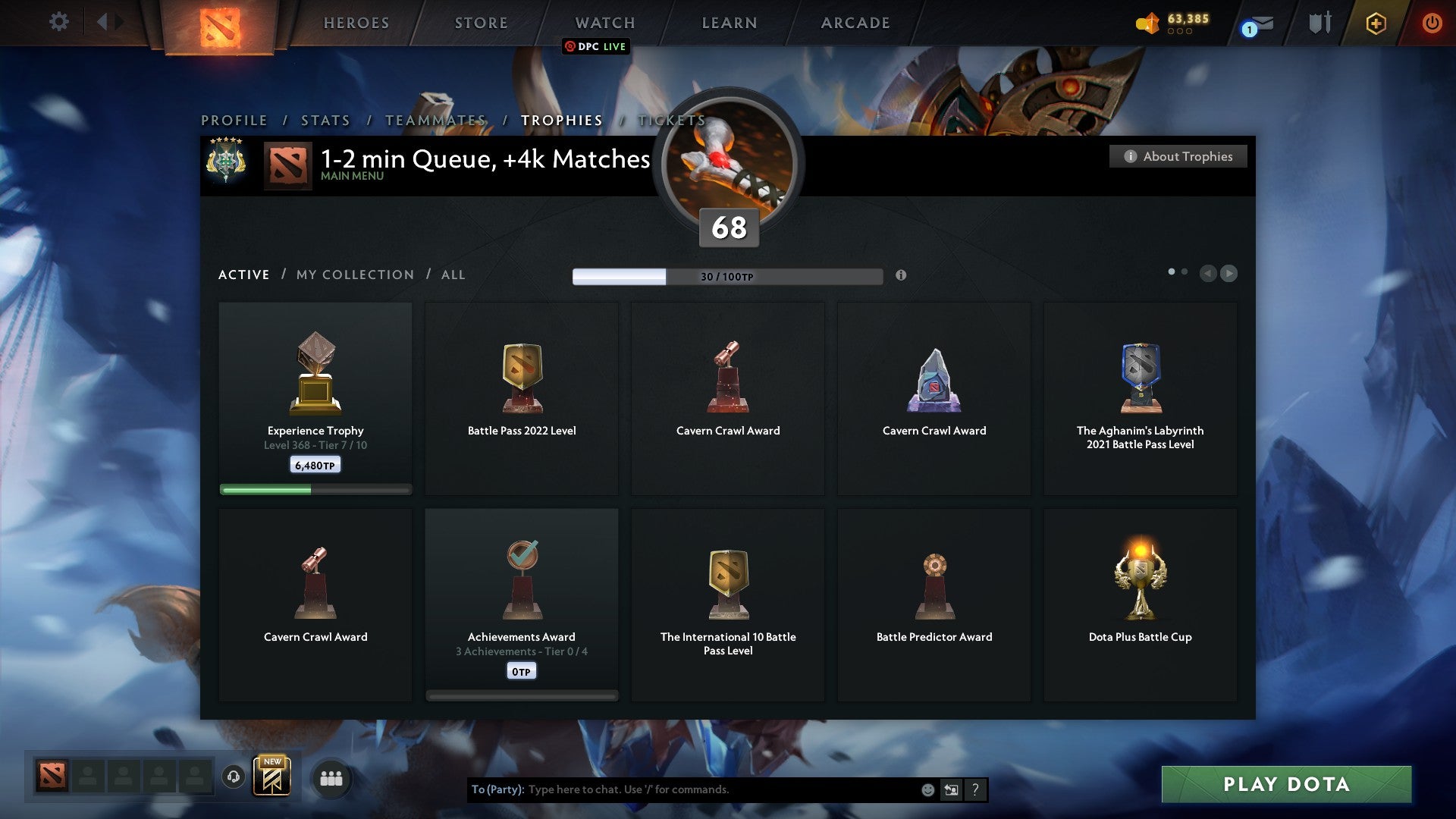Screen dimensions: 1456x819
Task: Toggle the party voice chat headset icon
Action: (x=234, y=778)
